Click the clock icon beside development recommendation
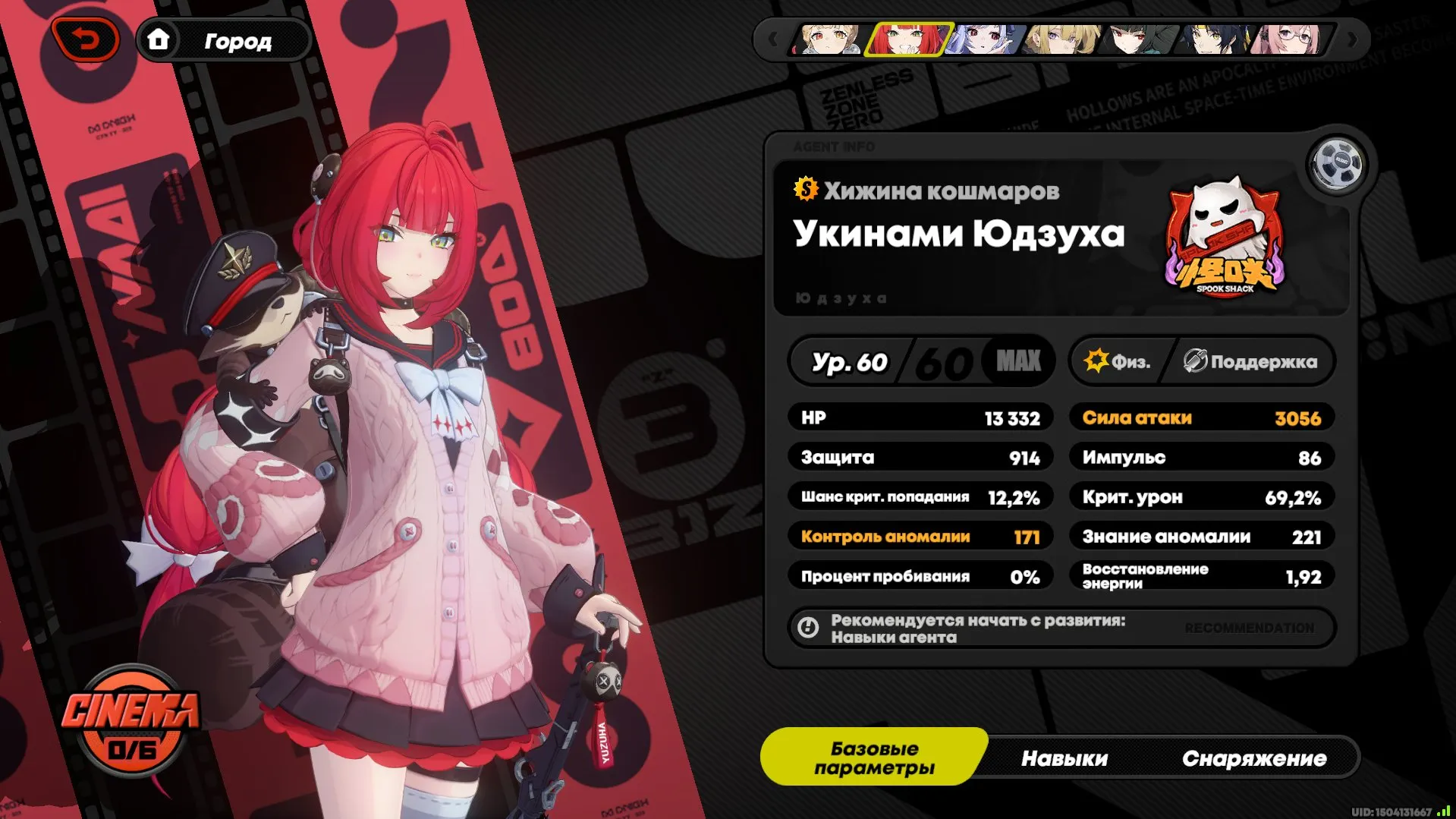This screenshot has height=819, width=1456. click(x=808, y=628)
